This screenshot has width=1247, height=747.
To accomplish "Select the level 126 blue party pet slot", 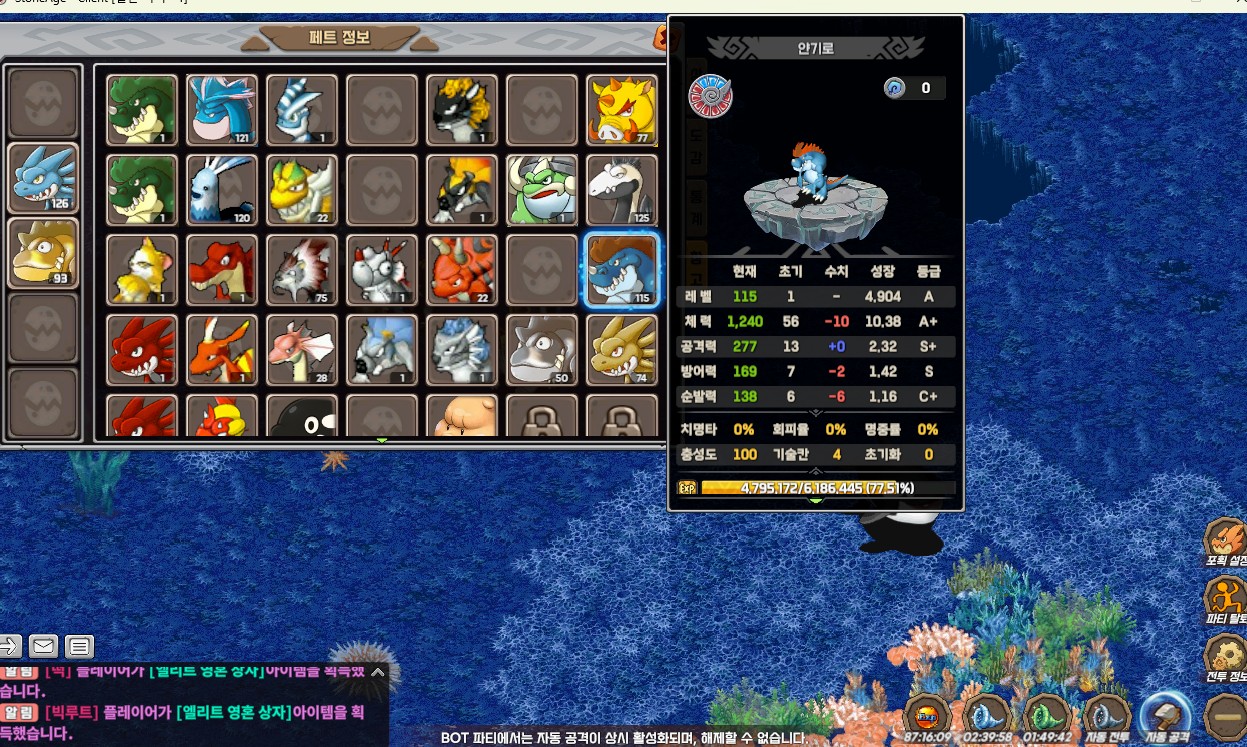I will pyautogui.click(x=44, y=178).
